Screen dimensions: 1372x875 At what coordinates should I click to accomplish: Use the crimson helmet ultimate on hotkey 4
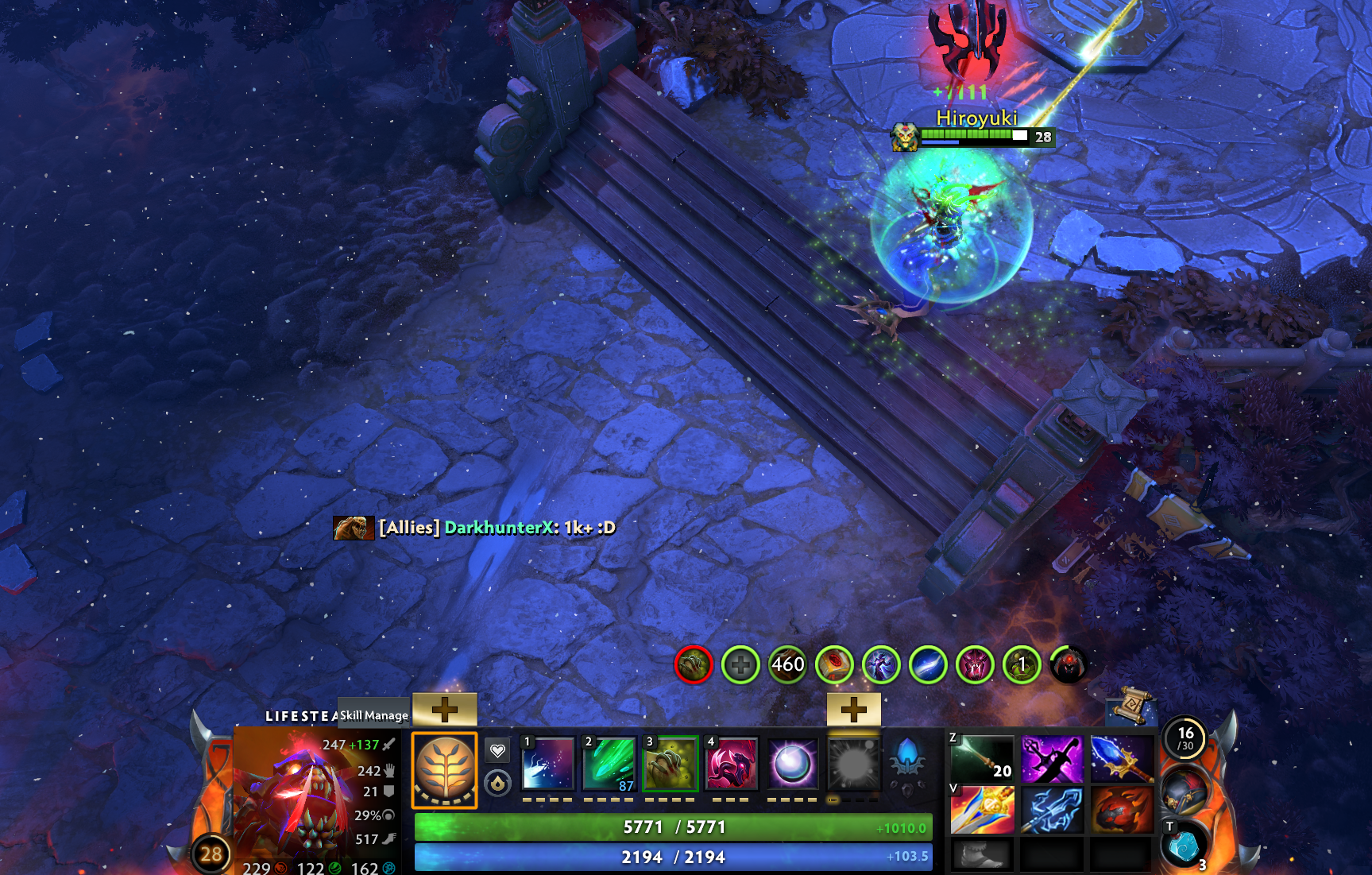tap(731, 764)
